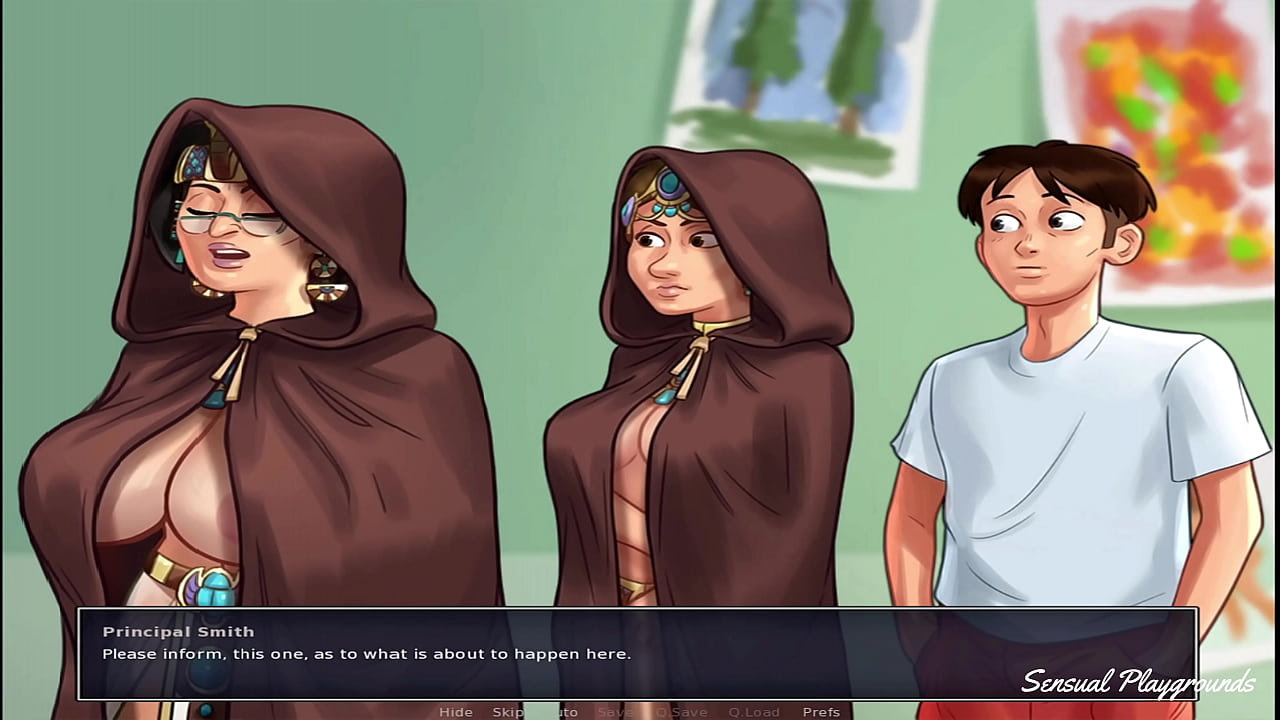Quick load with Q.Load
1280x720 pixels.
(754, 712)
